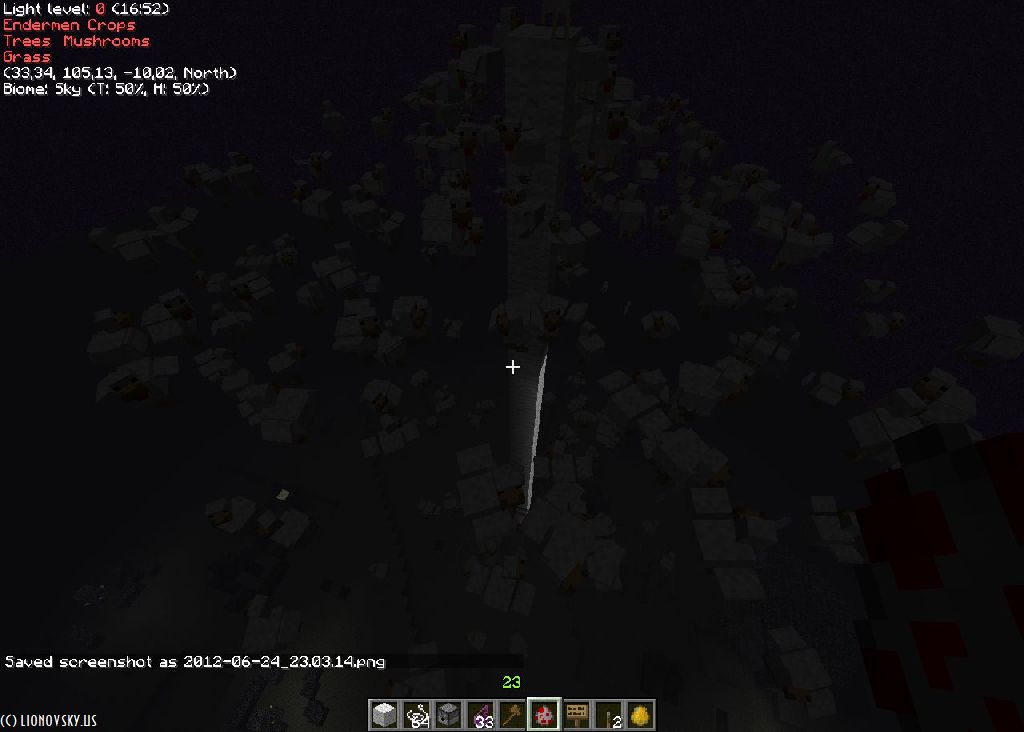Equip the wooden shovel slot
Viewport: 1024px width, 732px height.
[x=512, y=715]
